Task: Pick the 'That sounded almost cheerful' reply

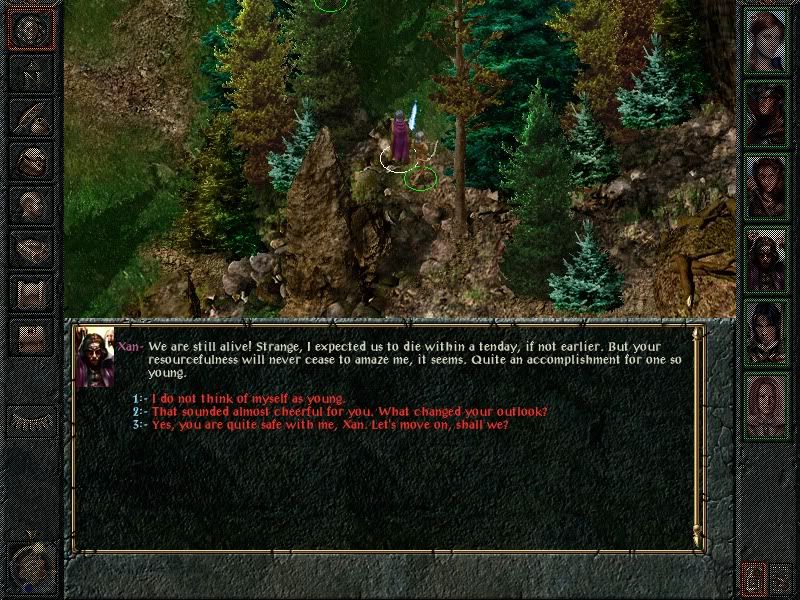Action: tap(349, 411)
